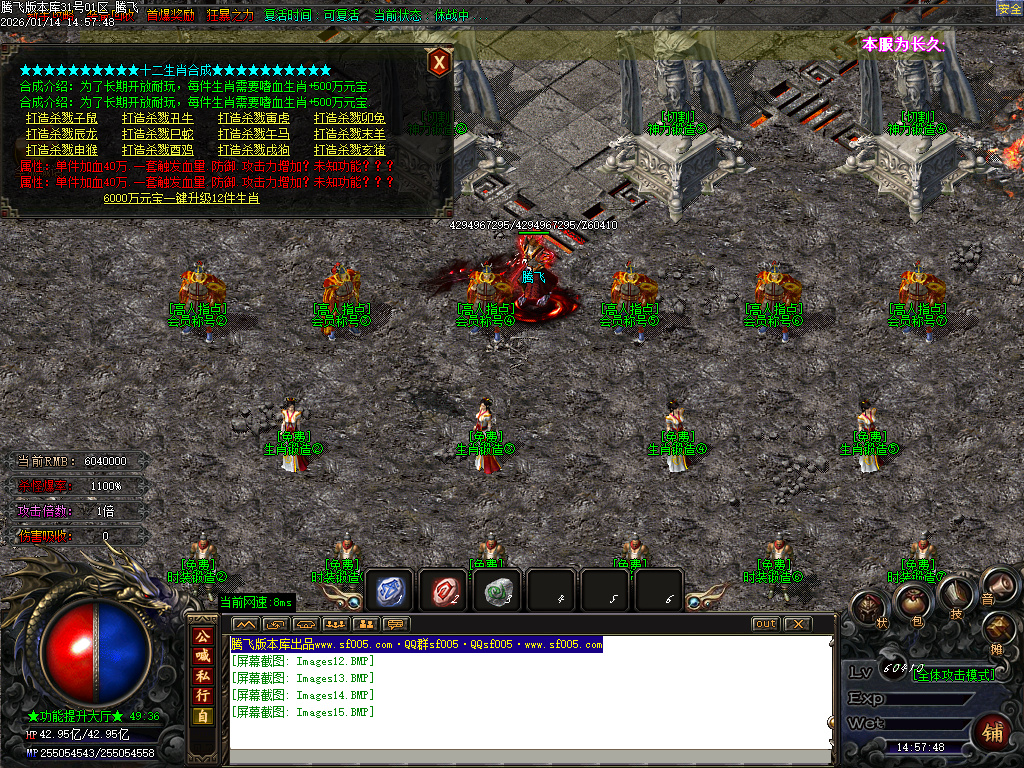Open the character status (状) panel
The image size is (1024, 768).
coord(869,607)
